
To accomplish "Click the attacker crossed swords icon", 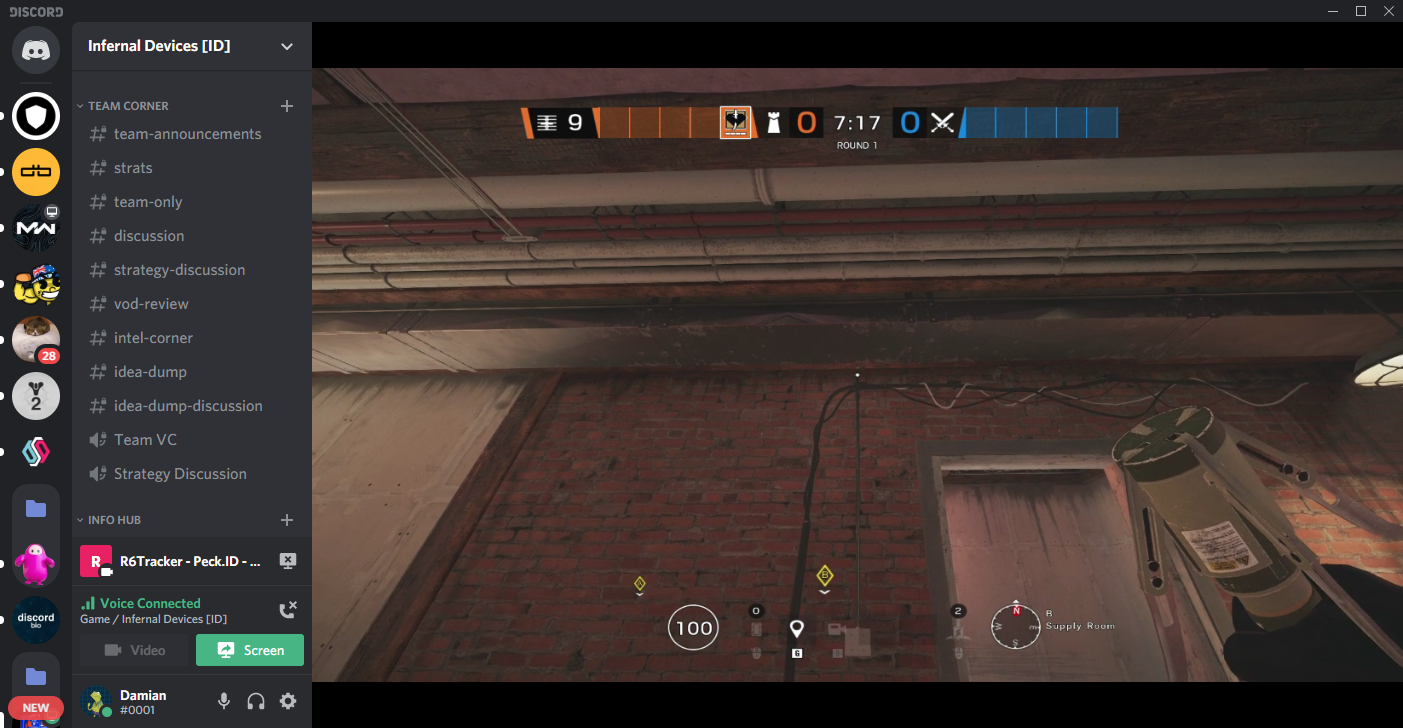I will 942,123.
